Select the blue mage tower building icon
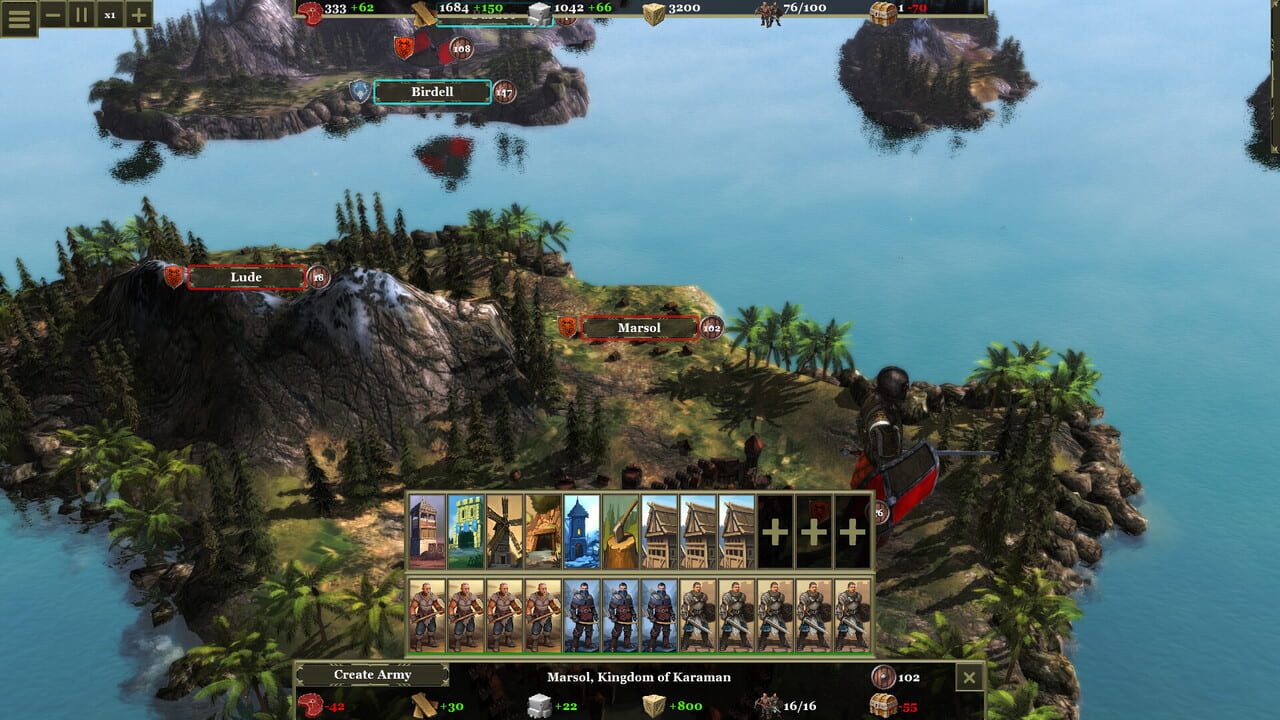 577,525
